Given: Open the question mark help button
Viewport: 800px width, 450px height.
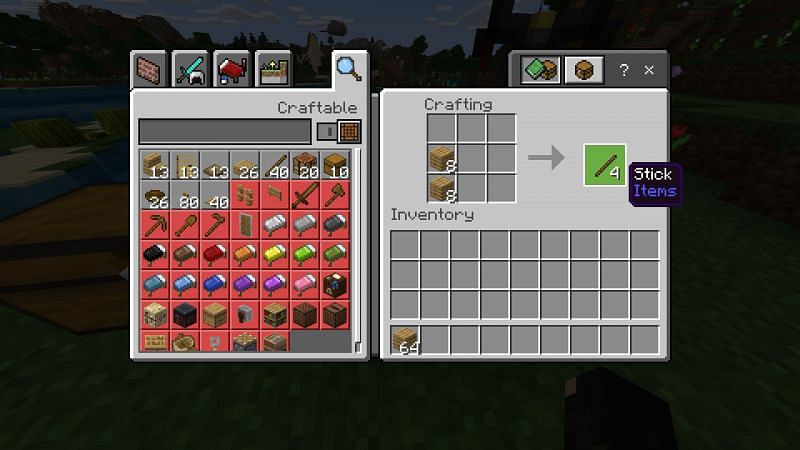Looking at the screenshot, I should [x=624, y=71].
